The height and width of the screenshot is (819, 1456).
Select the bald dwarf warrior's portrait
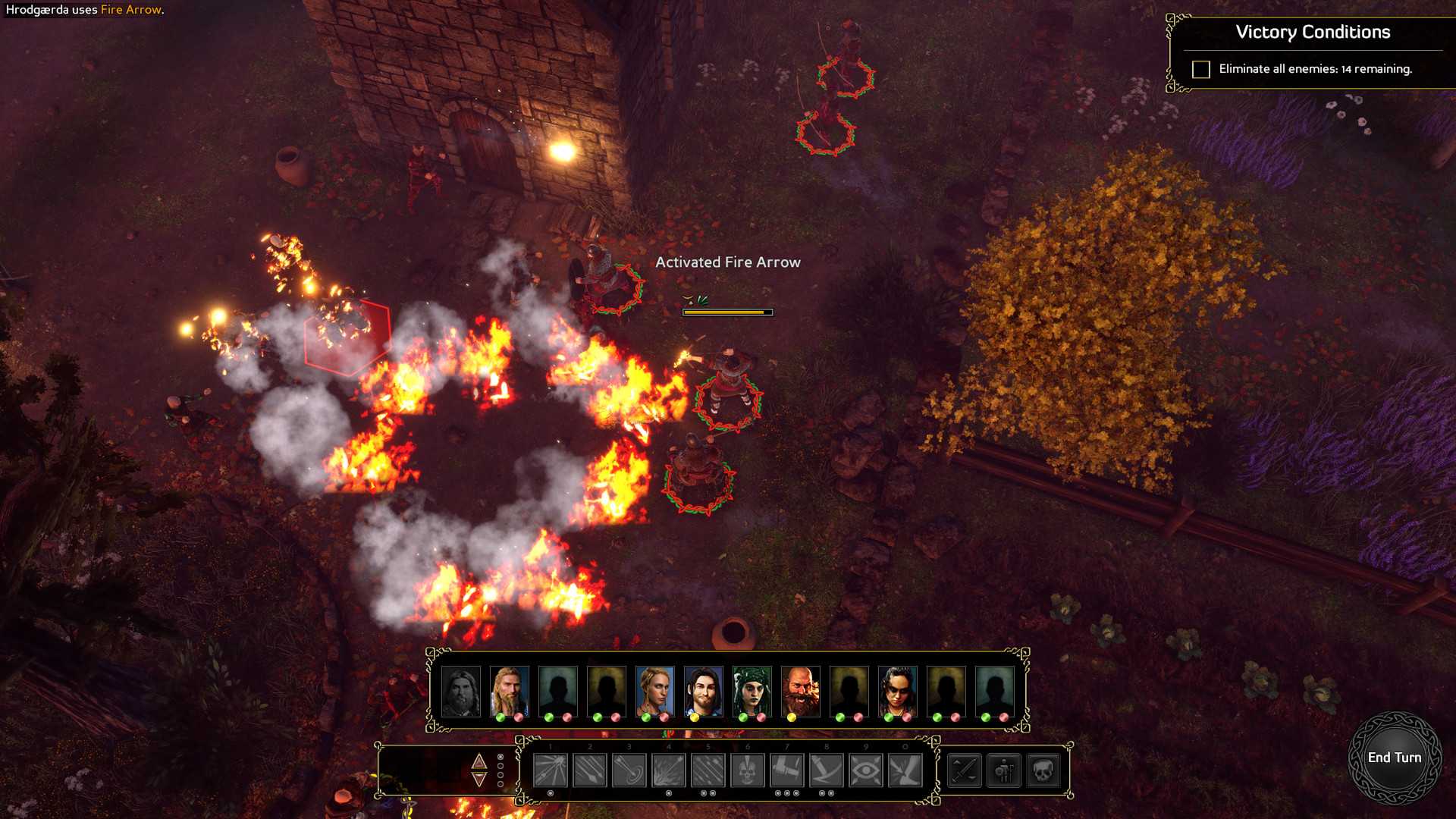[x=801, y=691]
